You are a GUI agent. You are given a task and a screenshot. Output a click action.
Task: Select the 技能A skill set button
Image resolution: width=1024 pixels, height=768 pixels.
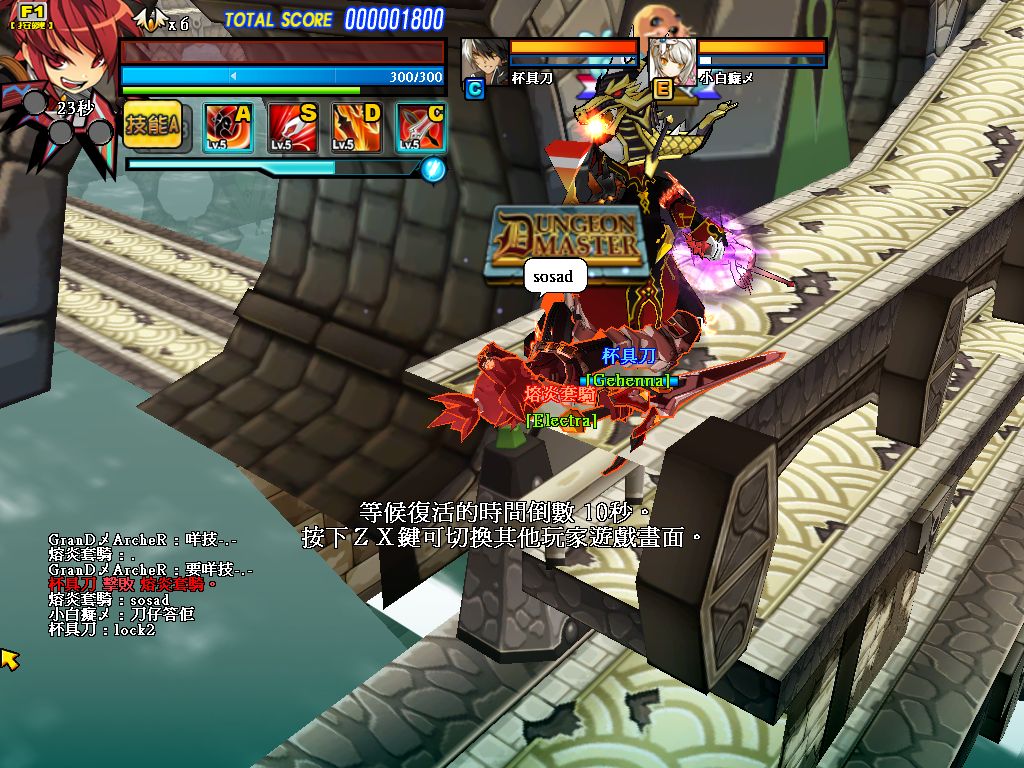pos(151,125)
